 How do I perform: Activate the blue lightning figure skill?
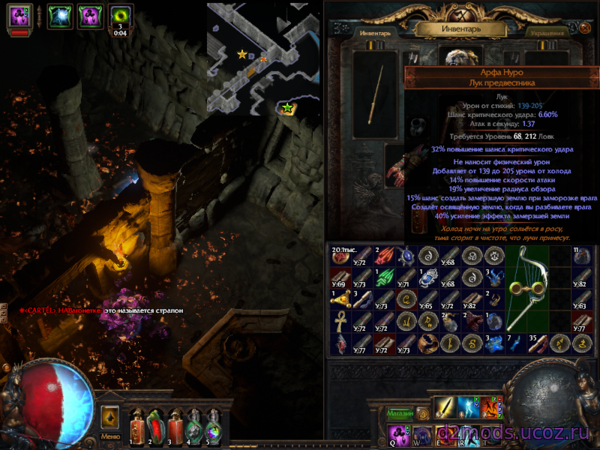(x=468, y=409)
